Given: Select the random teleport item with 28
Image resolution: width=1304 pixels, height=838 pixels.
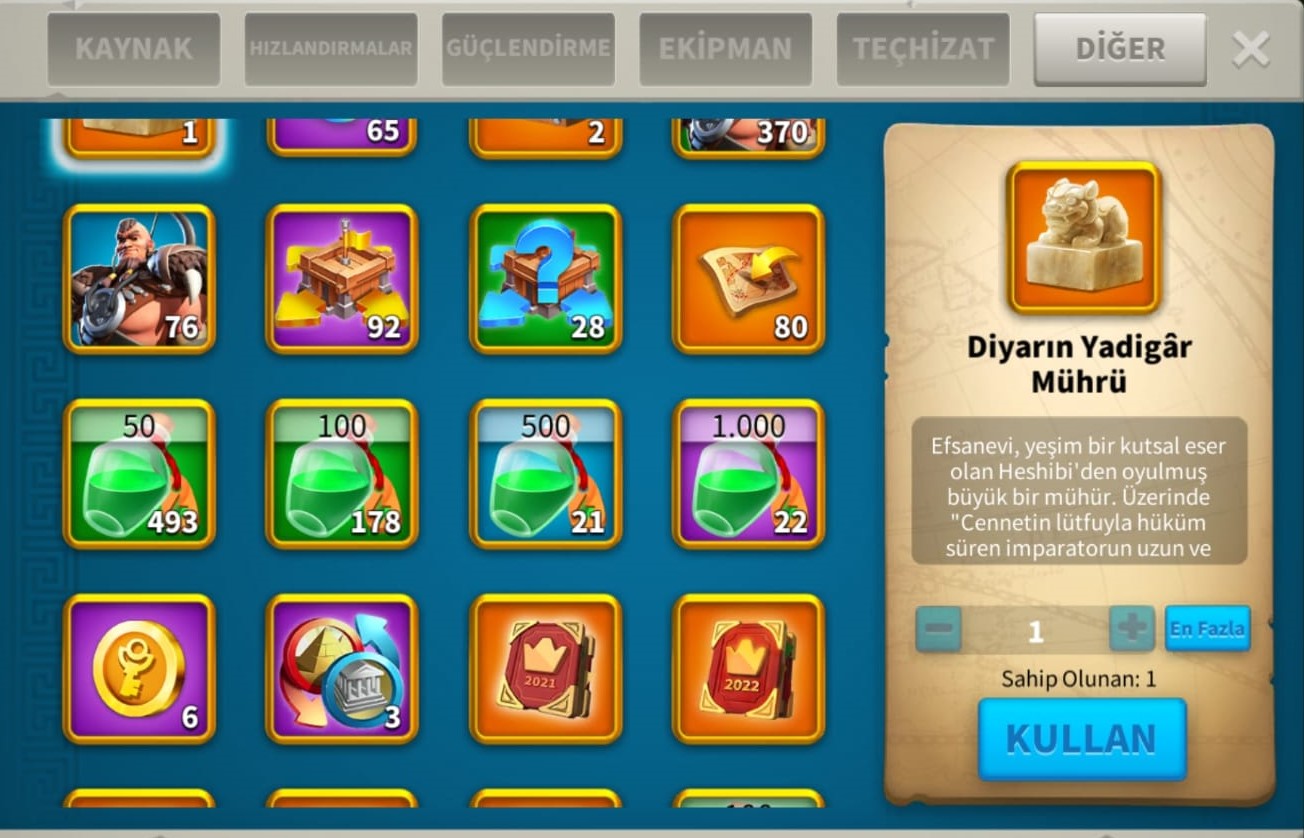Looking at the screenshot, I should (x=546, y=279).
